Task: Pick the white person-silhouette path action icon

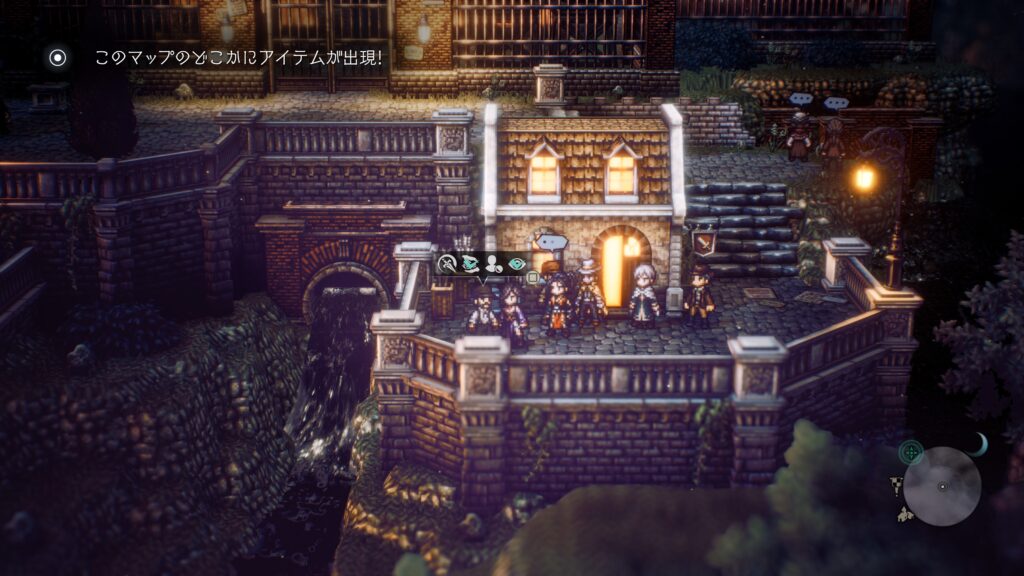Action: (493, 264)
